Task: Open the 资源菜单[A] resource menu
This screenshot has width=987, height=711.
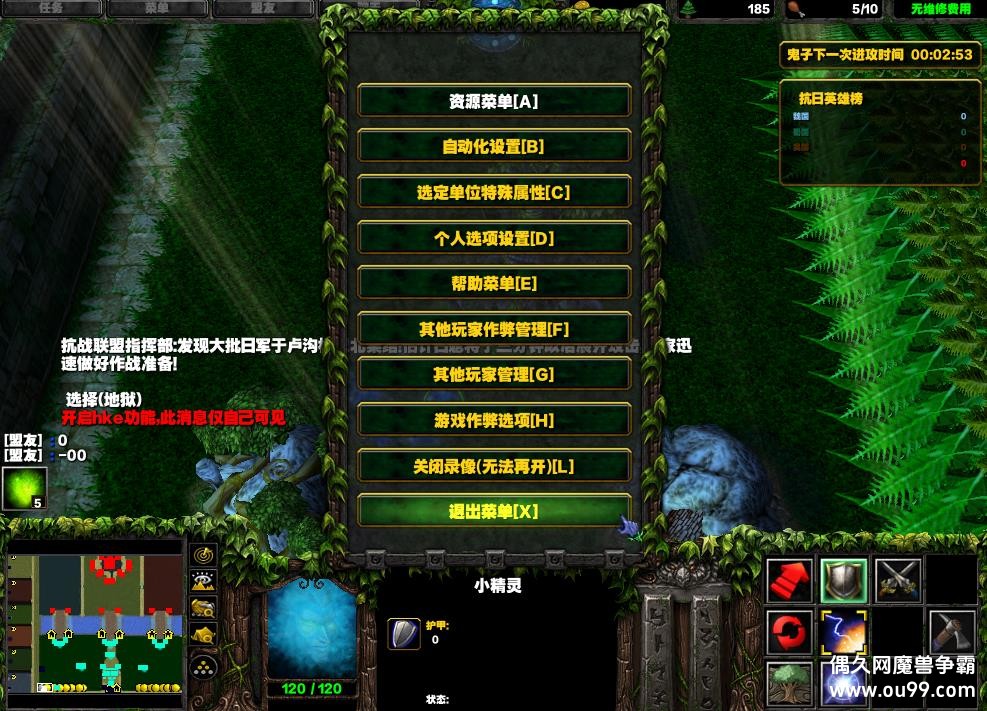Action: [x=494, y=101]
